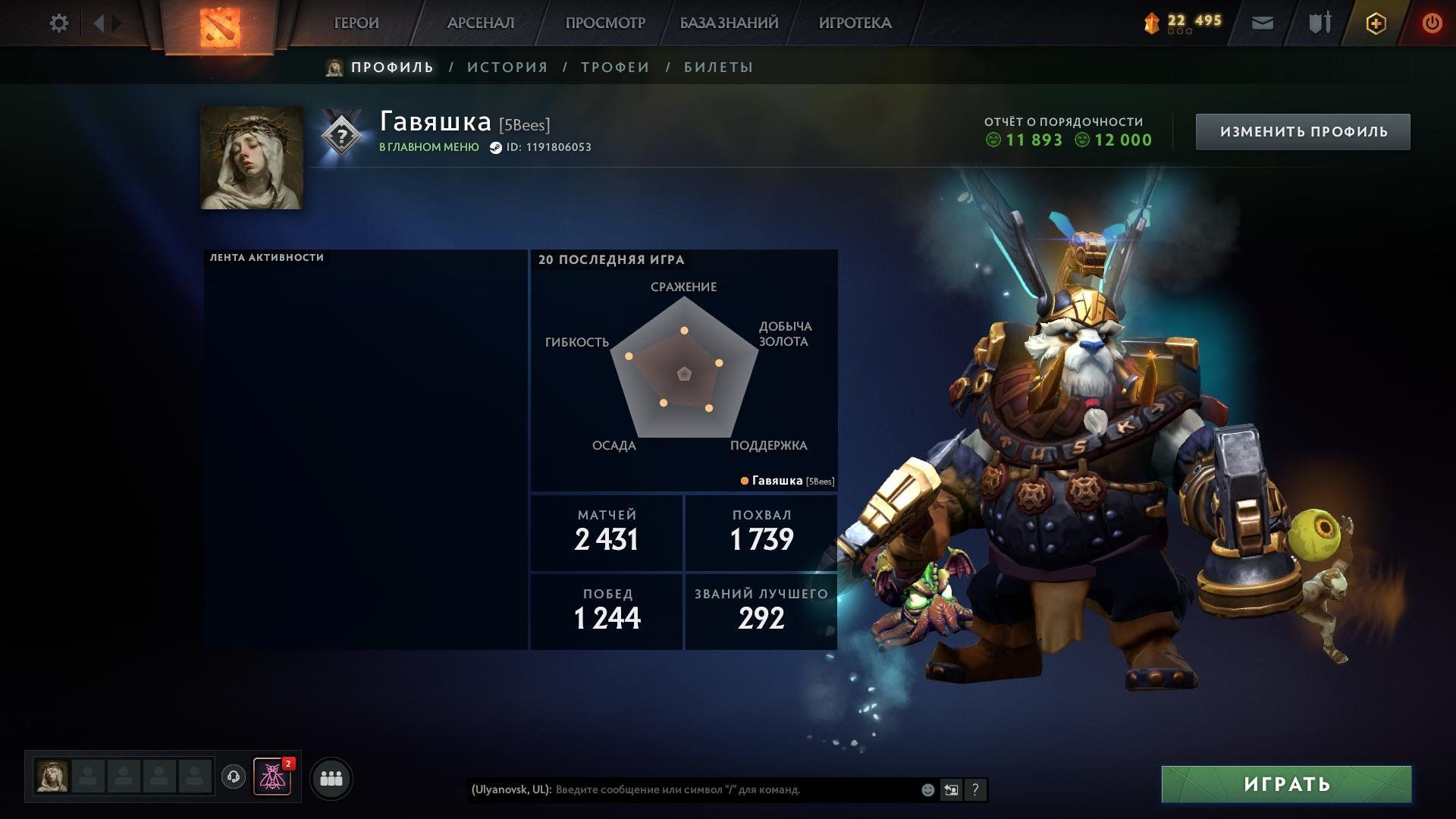This screenshot has height=819, width=1456.
Task: Open the settings gear menu
Action: 58,24
